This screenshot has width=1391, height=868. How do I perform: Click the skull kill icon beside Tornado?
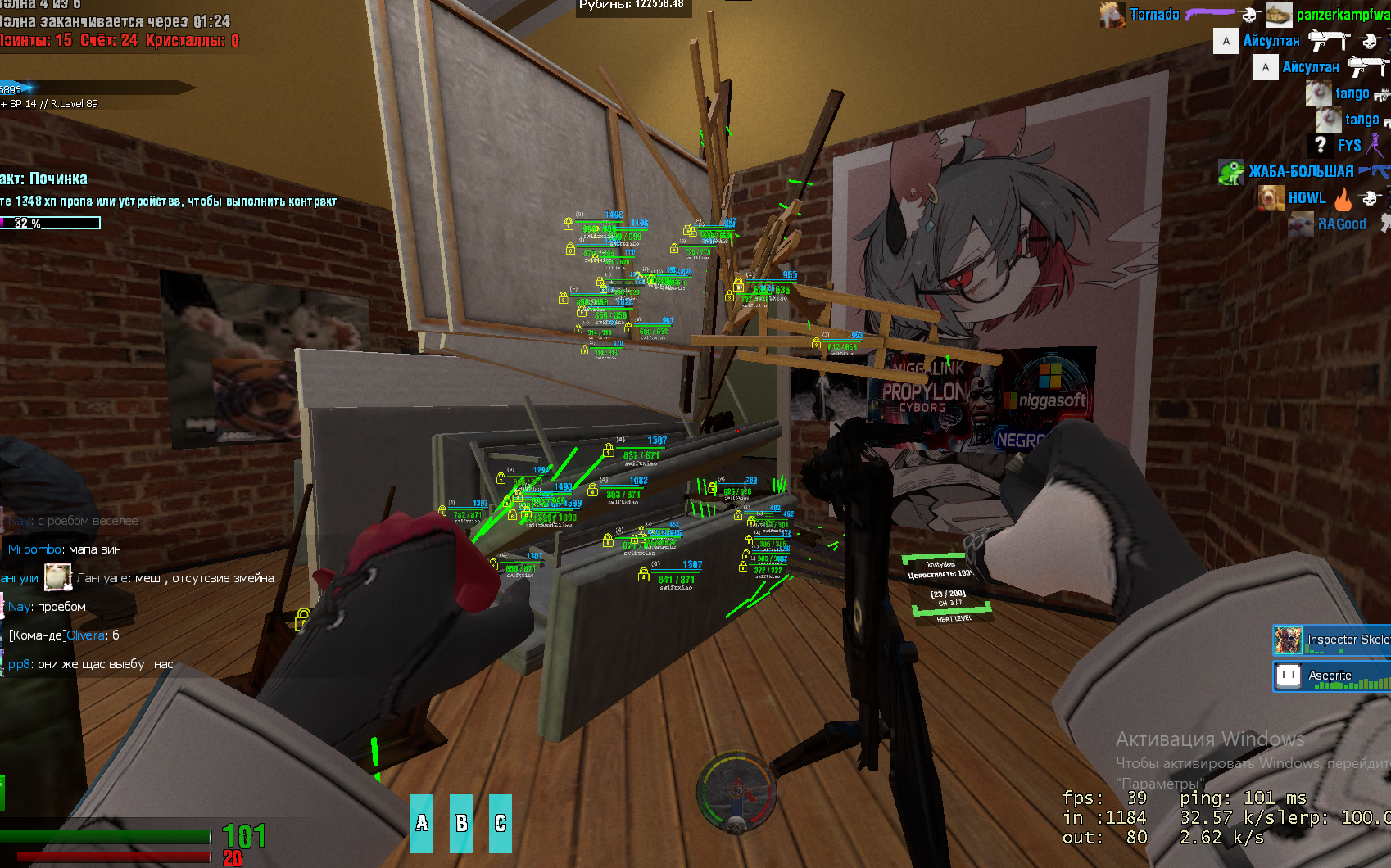pyautogui.click(x=1248, y=16)
